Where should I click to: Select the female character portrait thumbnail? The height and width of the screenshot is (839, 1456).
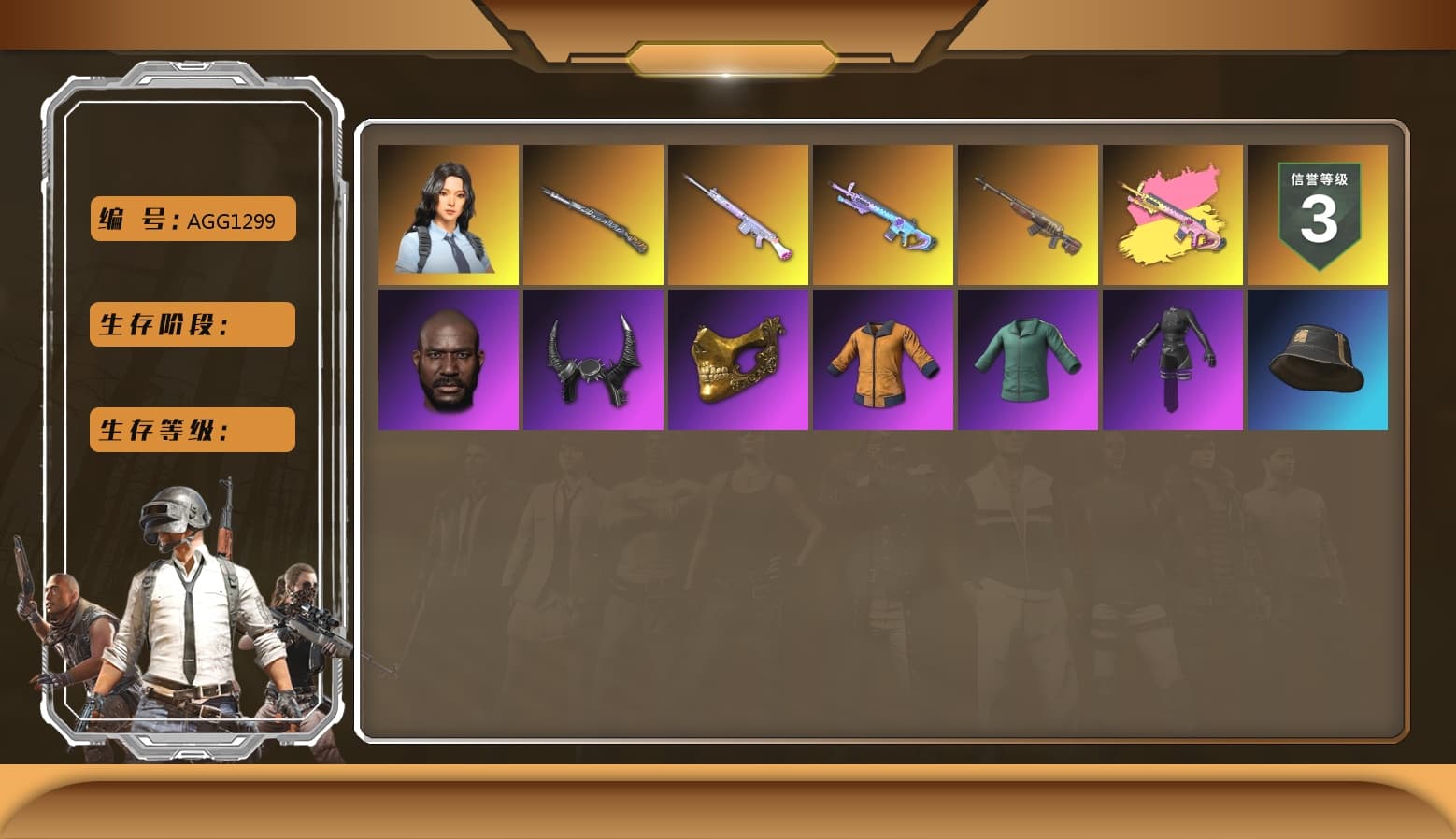(x=449, y=214)
